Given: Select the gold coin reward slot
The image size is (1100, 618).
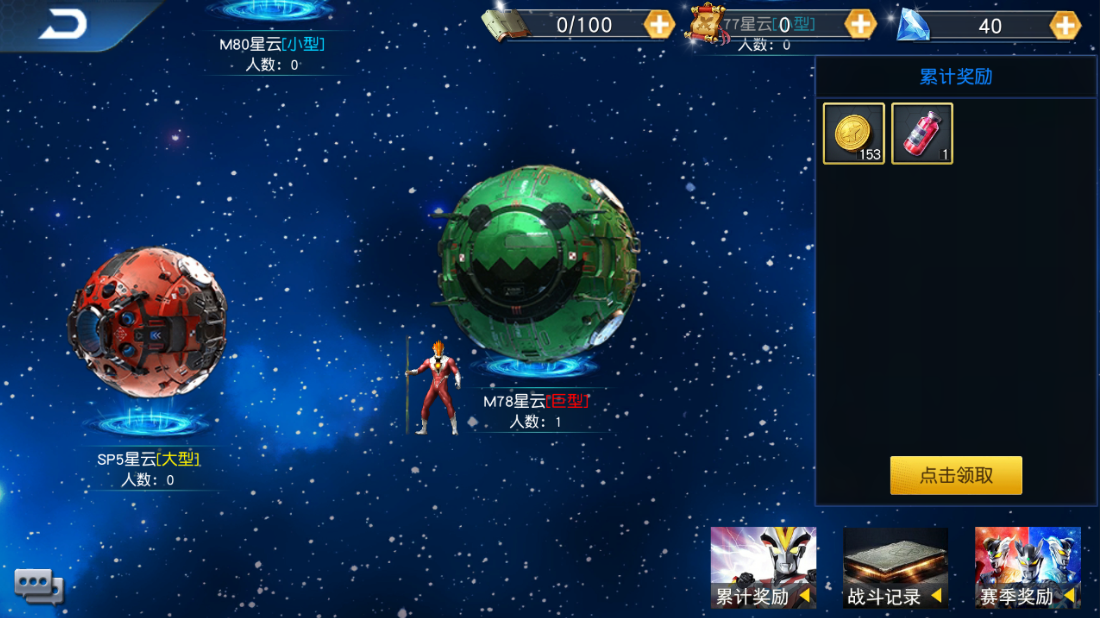Looking at the screenshot, I should (x=853, y=133).
